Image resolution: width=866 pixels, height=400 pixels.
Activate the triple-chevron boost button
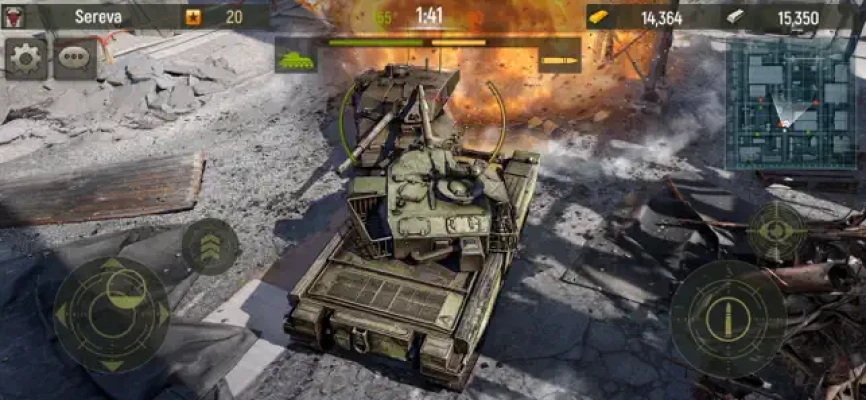pyautogui.click(x=210, y=246)
